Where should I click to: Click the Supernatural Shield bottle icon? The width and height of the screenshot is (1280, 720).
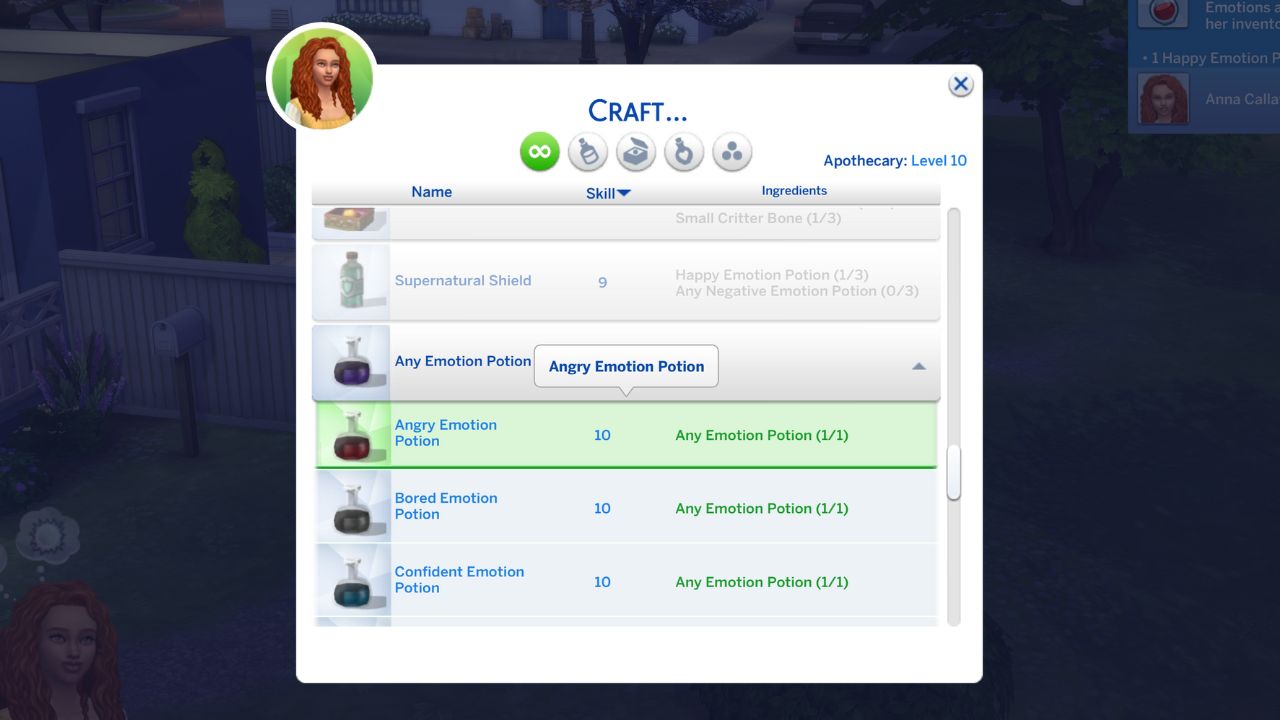(351, 281)
